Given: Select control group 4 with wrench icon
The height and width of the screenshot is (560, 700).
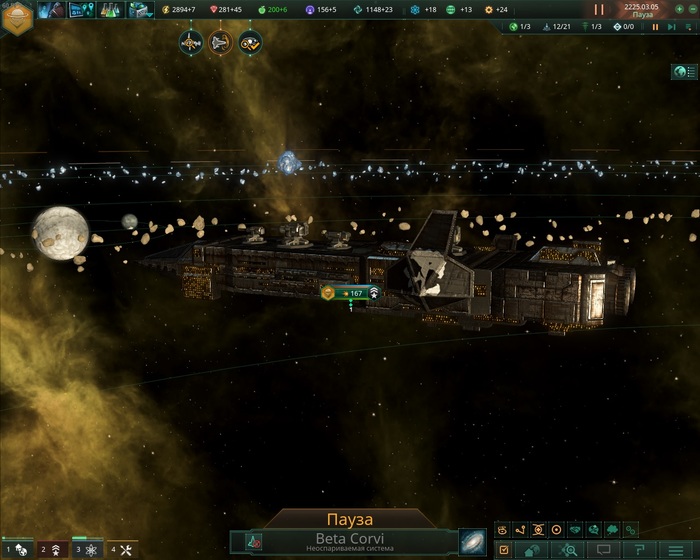Looking at the screenshot, I should click(122, 549).
